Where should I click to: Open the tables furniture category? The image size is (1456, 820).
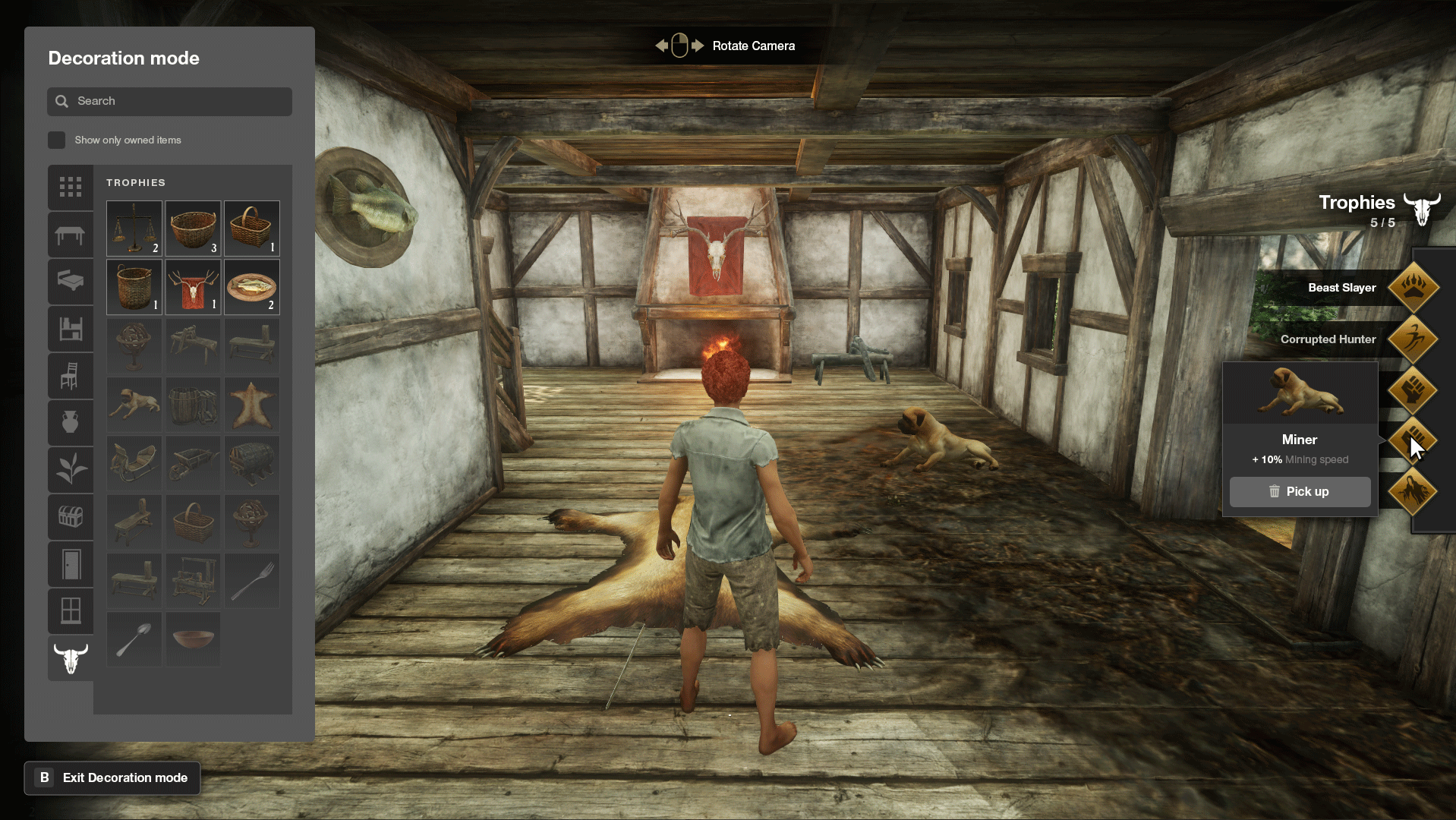click(x=71, y=235)
